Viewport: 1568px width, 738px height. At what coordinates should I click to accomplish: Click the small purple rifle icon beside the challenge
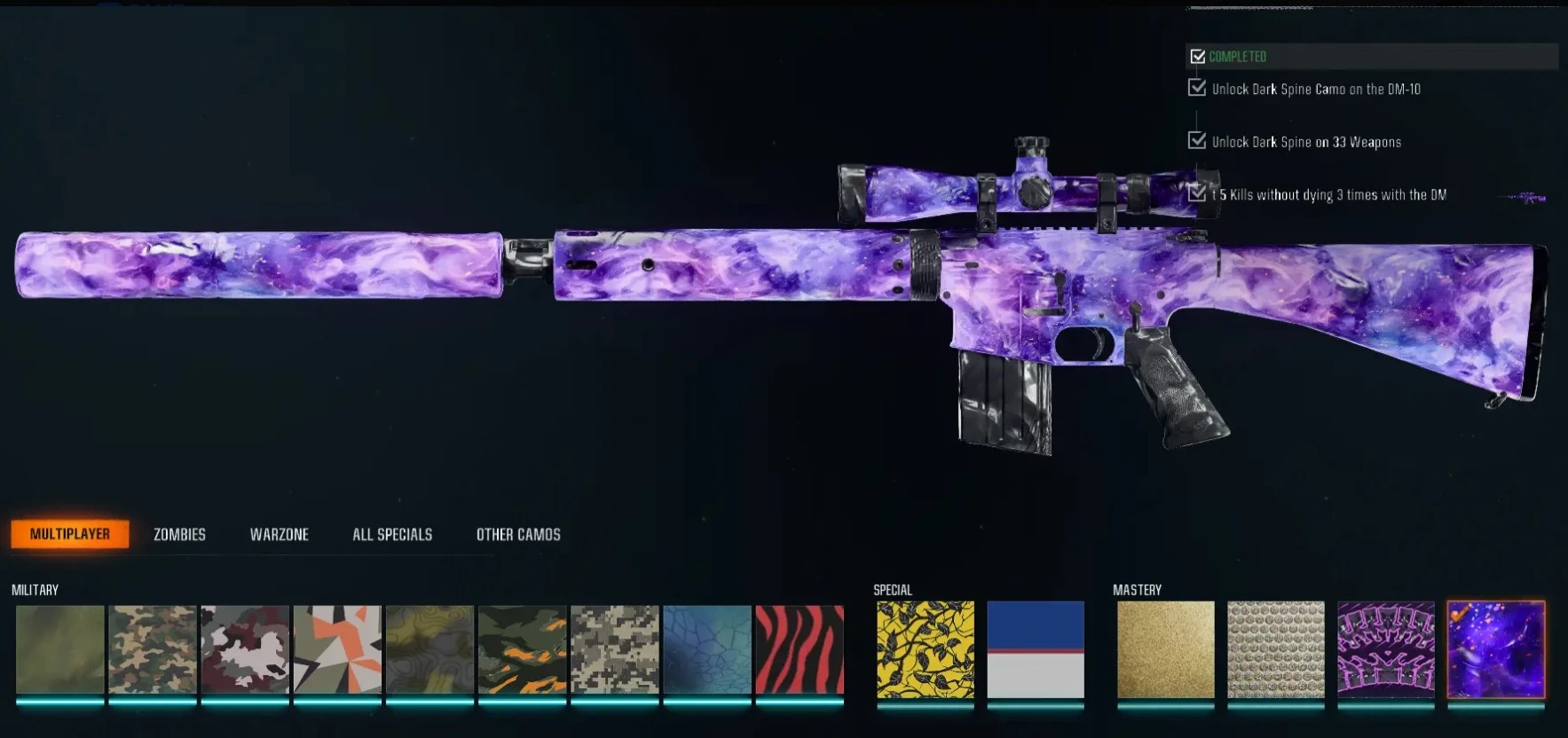[1524, 199]
